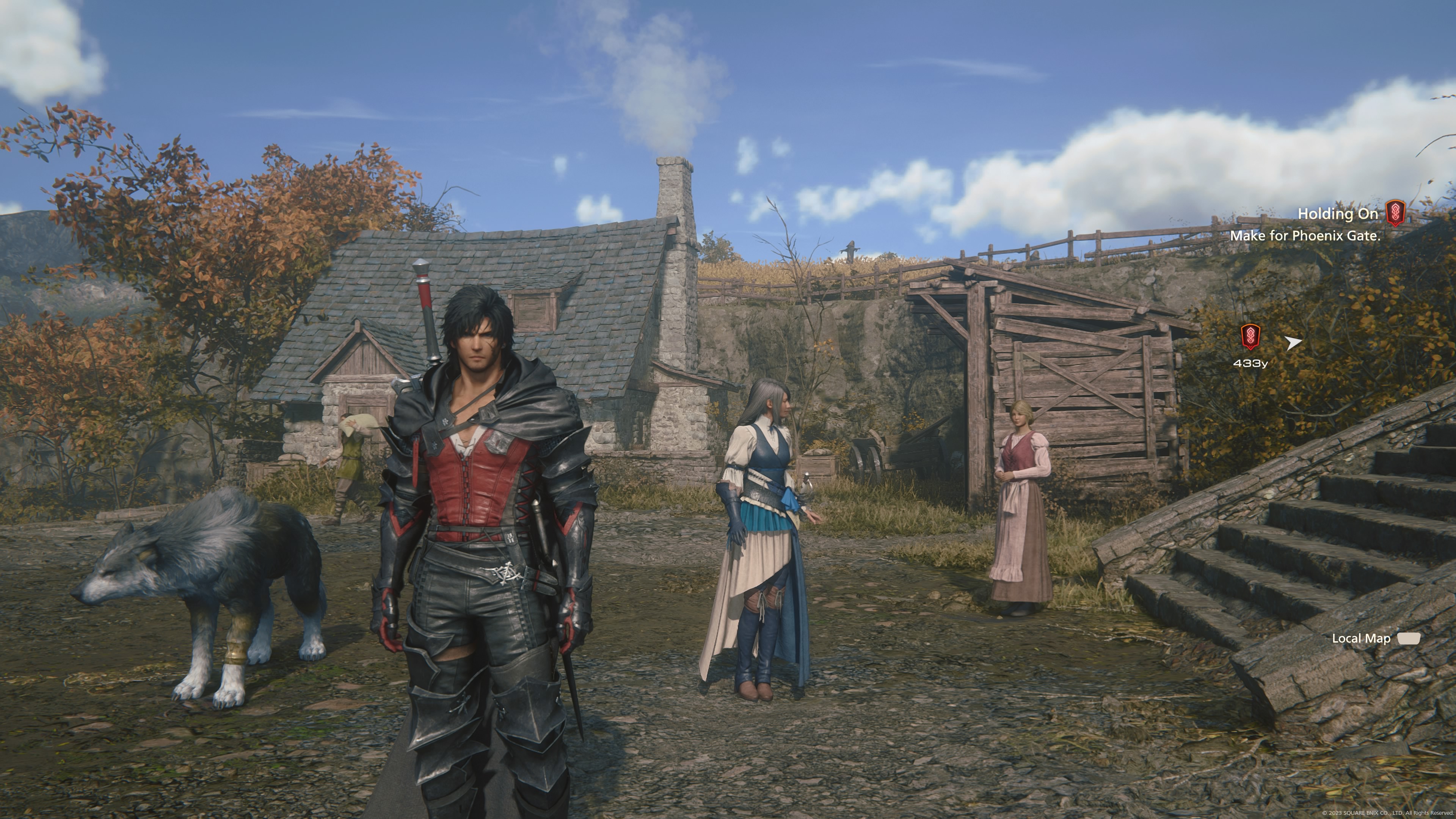This screenshot has width=1456, height=819.
Task: Select the Holding On quest tracker
Action: pyautogui.click(x=1337, y=214)
